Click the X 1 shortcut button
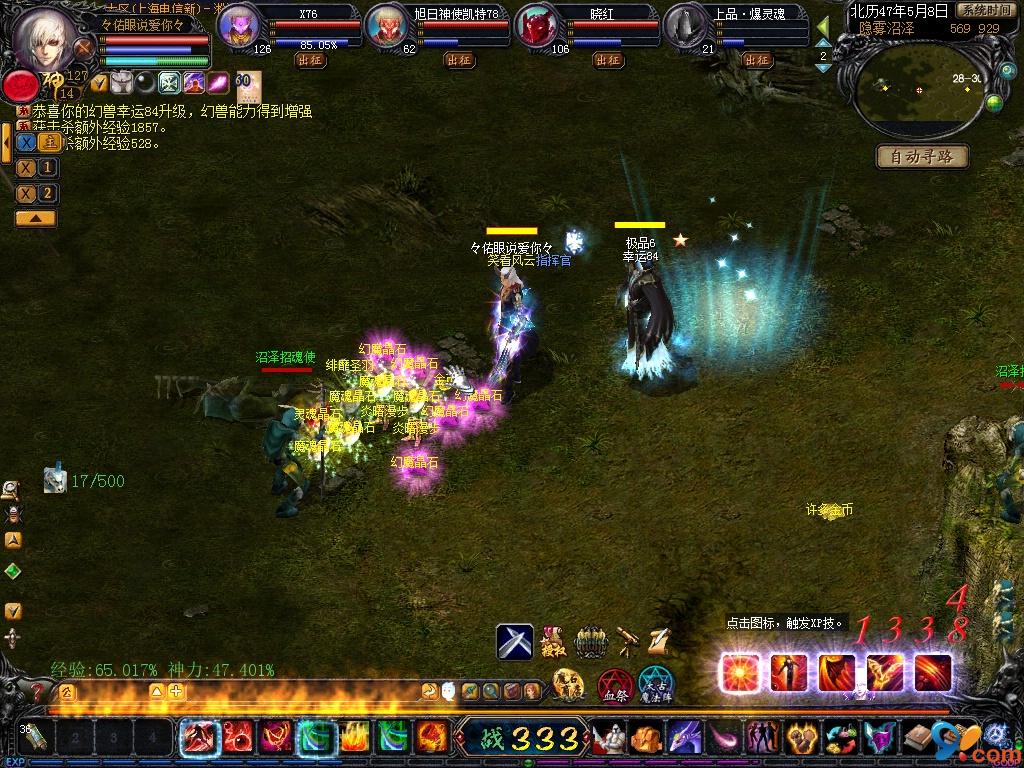The width and height of the screenshot is (1024, 768). (x=36, y=168)
